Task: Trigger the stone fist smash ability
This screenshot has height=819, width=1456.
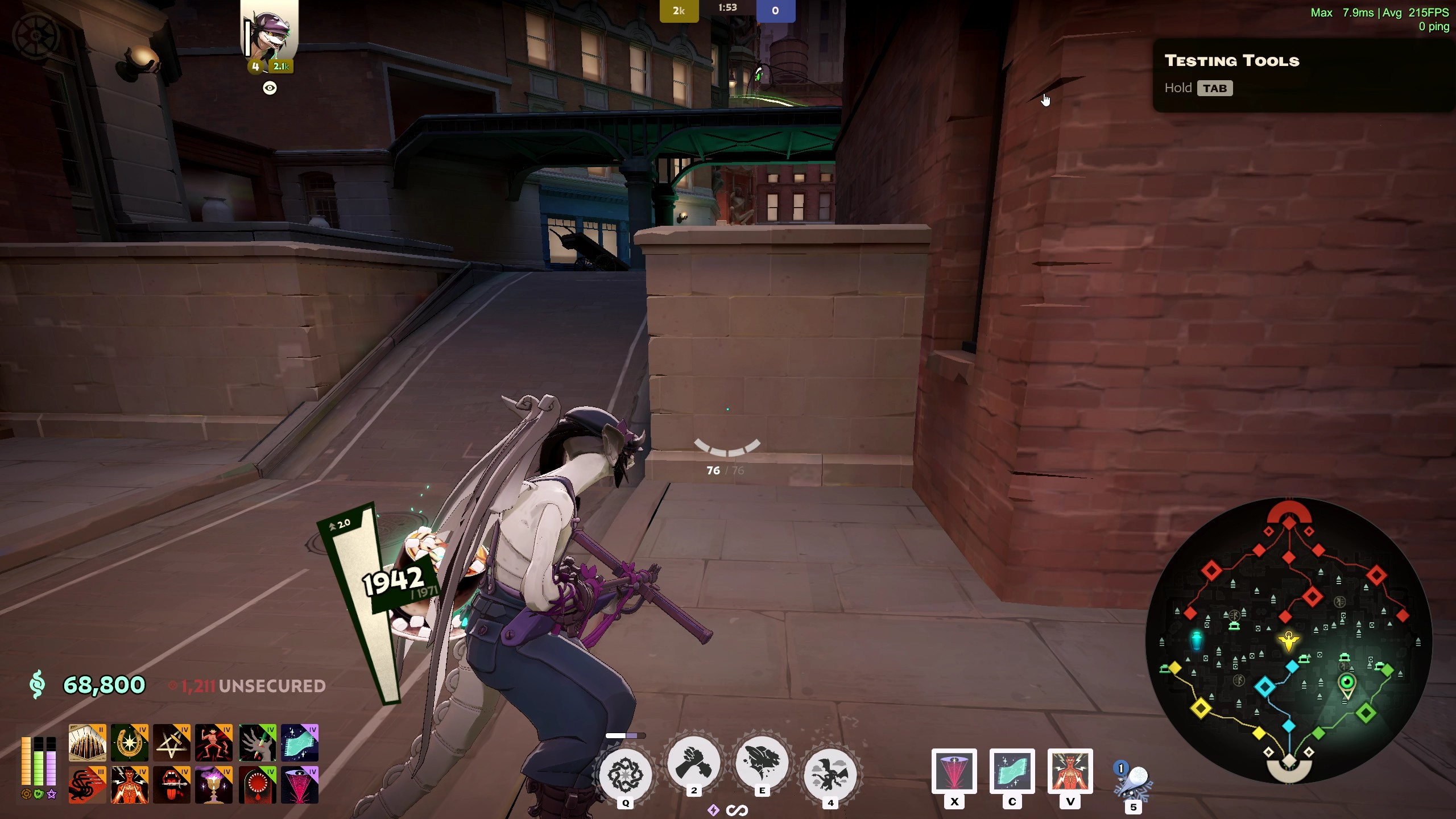Action: tap(762, 763)
